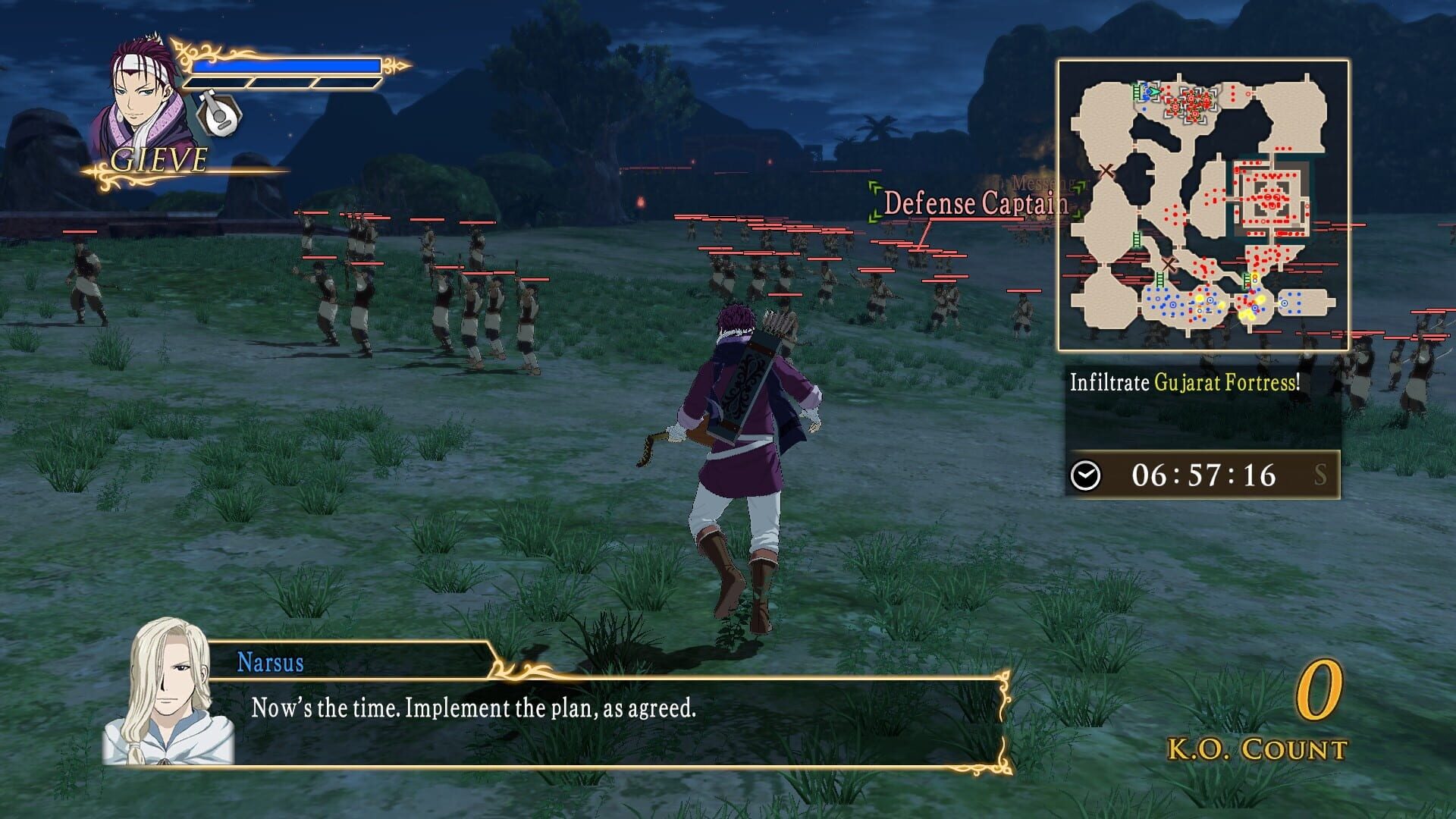1456x819 pixels.
Task: Click the green targeting brackets around Defense Captain
Action: (874, 202)
